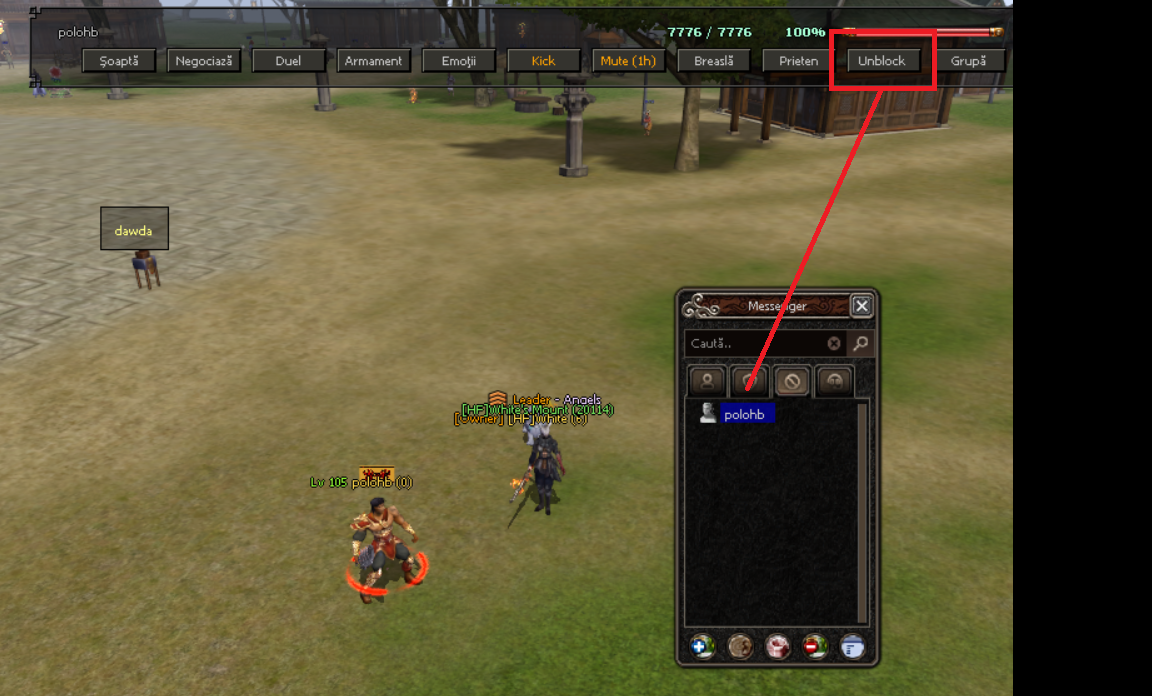The image size is (1152, 696).
Task: Click the Șoaptă whisper button
Action: click(119, 61)
